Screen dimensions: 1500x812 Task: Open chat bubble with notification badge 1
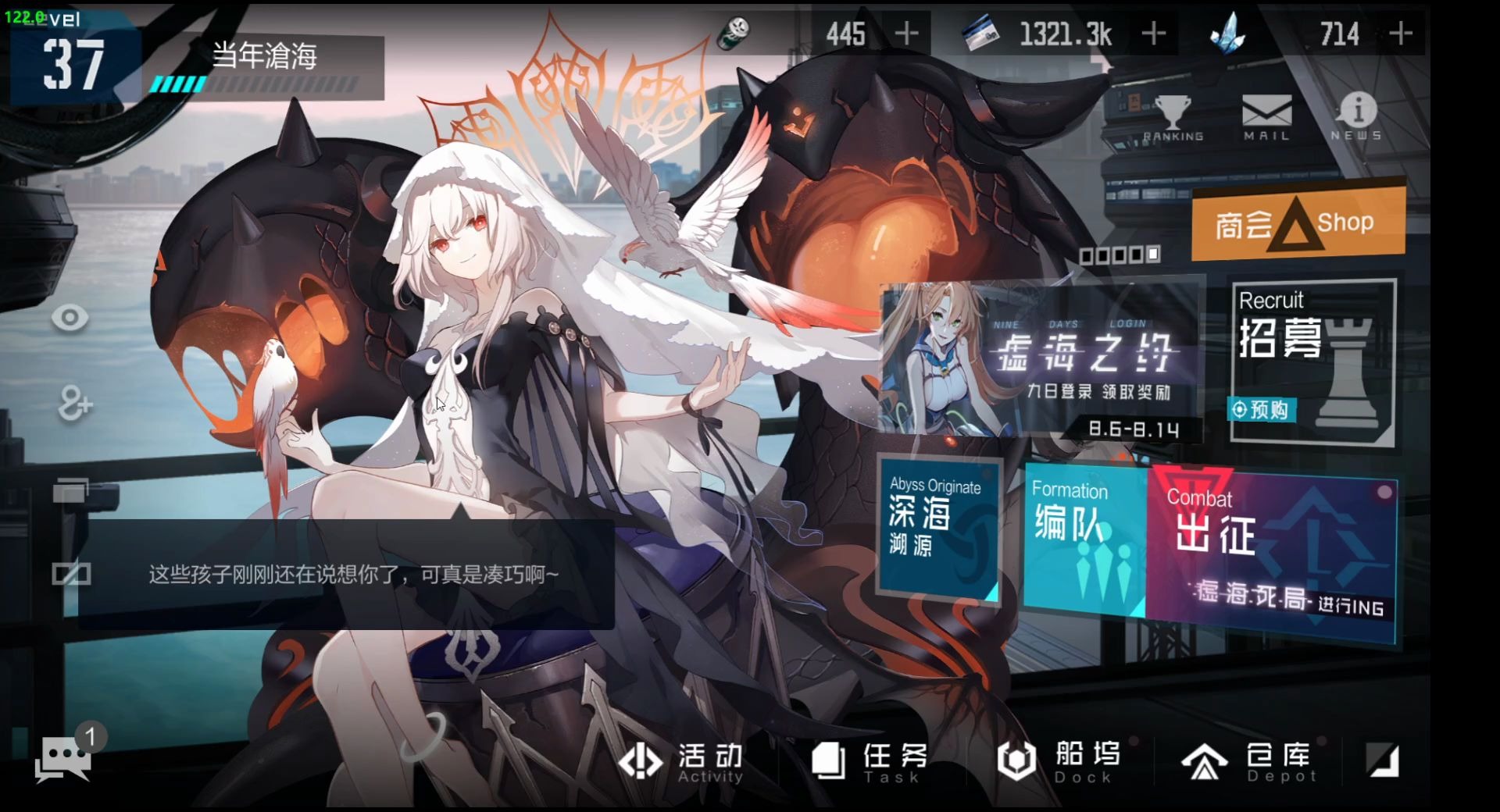coord(66,753)
